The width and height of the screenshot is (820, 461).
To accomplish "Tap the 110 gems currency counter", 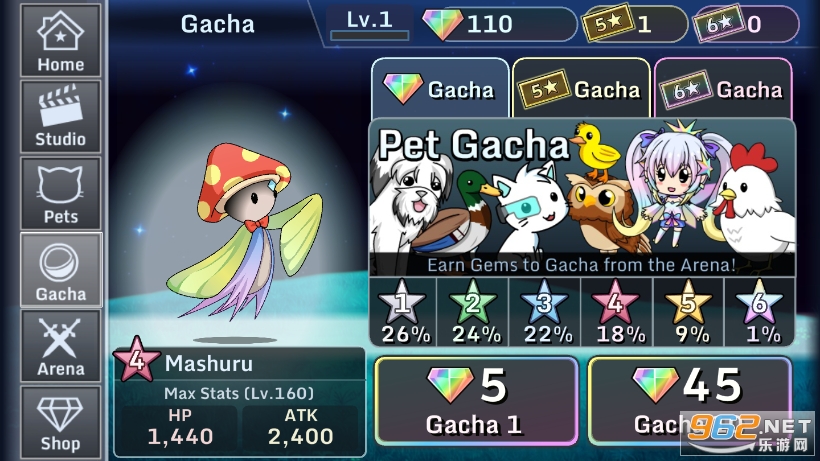I will click(498, 24).
